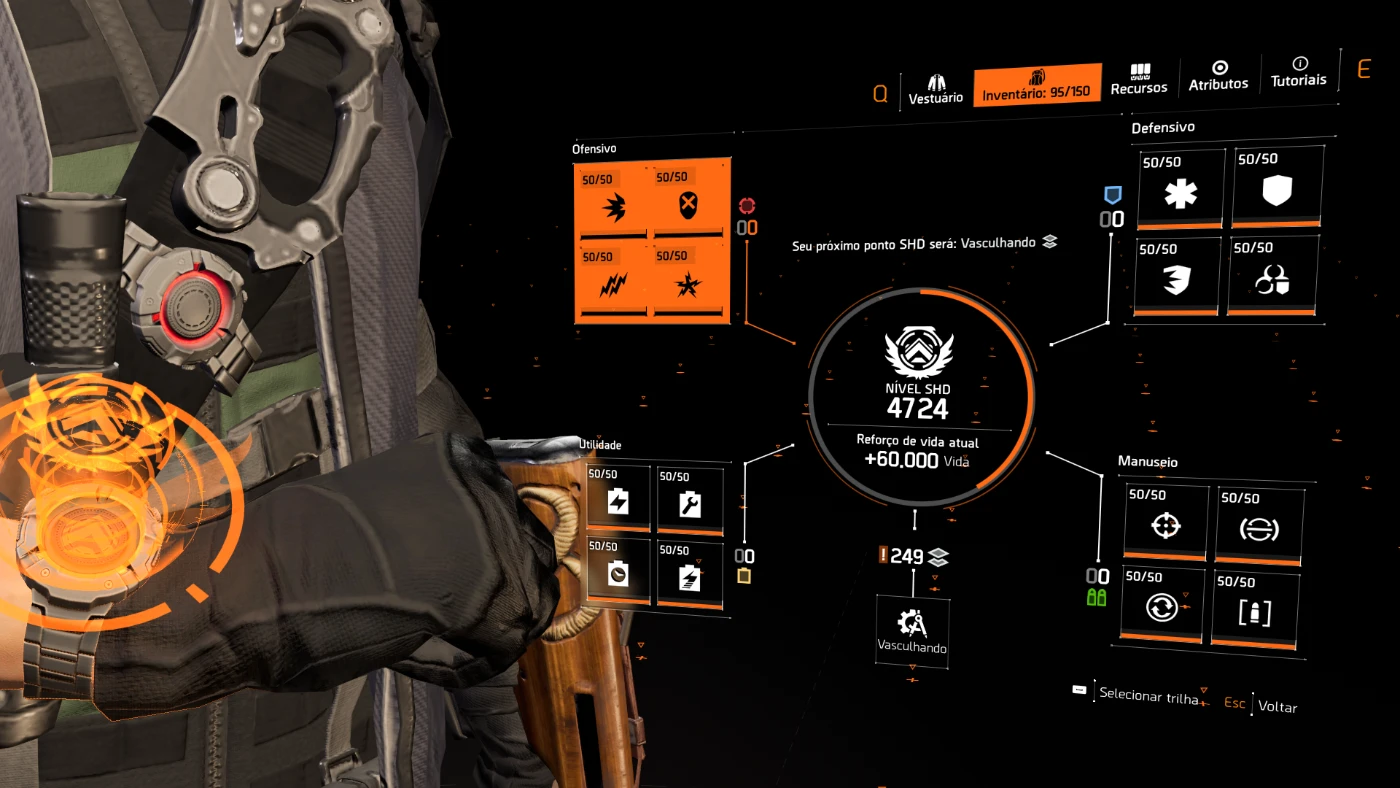Choose the Manuseio magazine brackets node

click(x=1255, y=609)
